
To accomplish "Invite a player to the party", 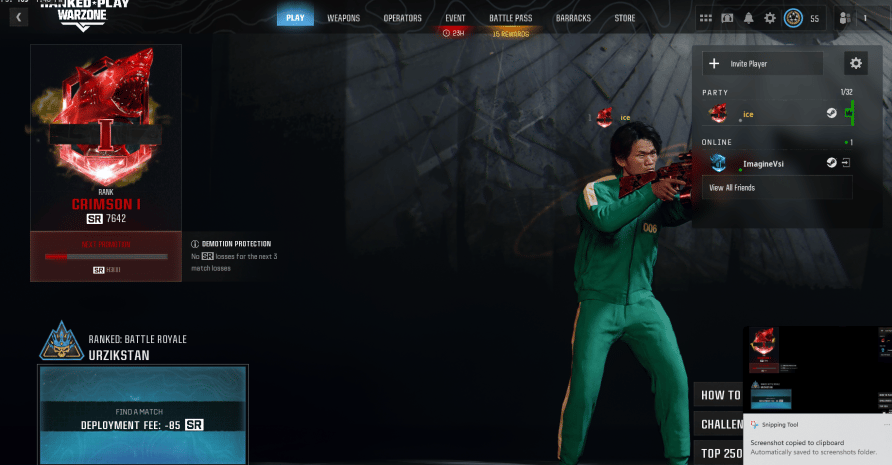I will tap(762, 64).
